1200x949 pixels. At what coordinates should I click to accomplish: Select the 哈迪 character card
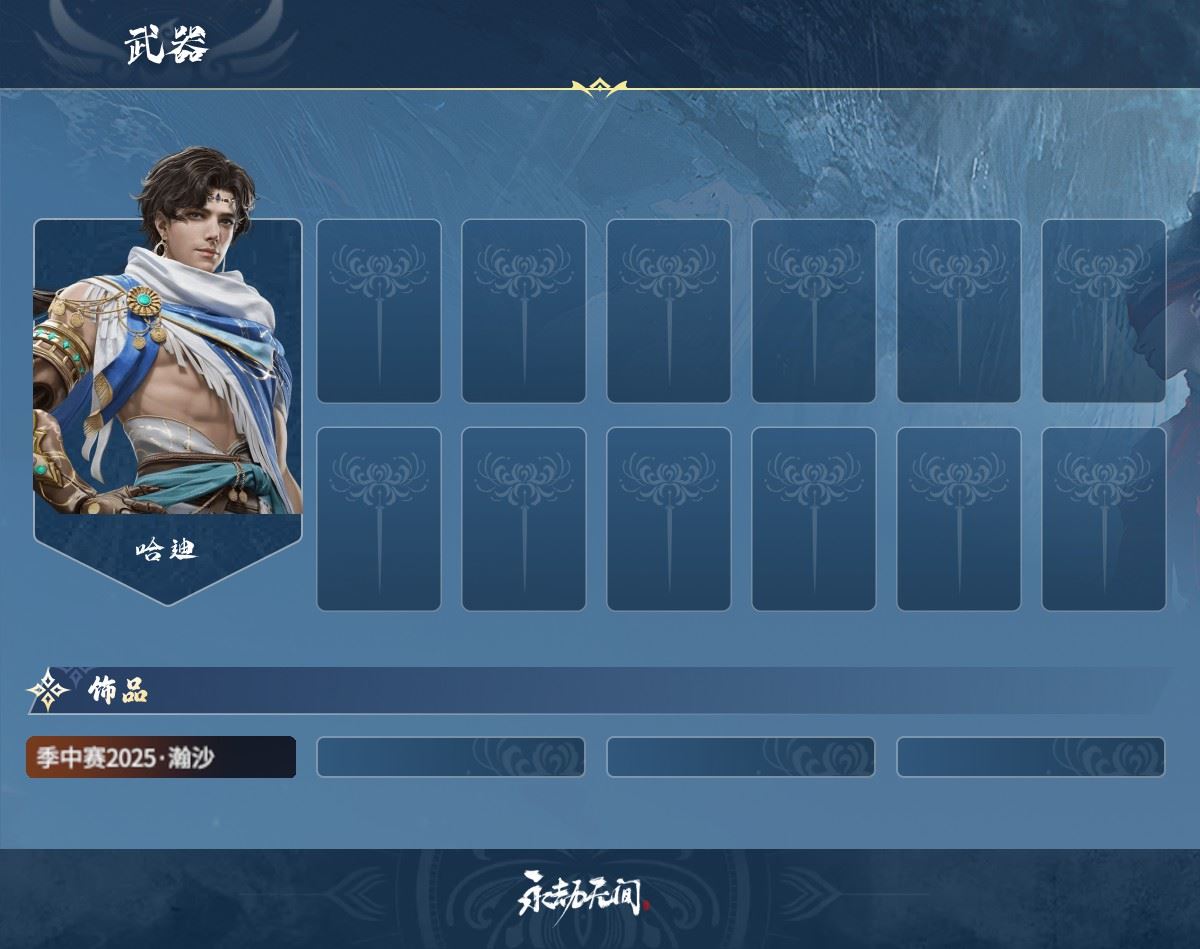[x=167, y=400]
